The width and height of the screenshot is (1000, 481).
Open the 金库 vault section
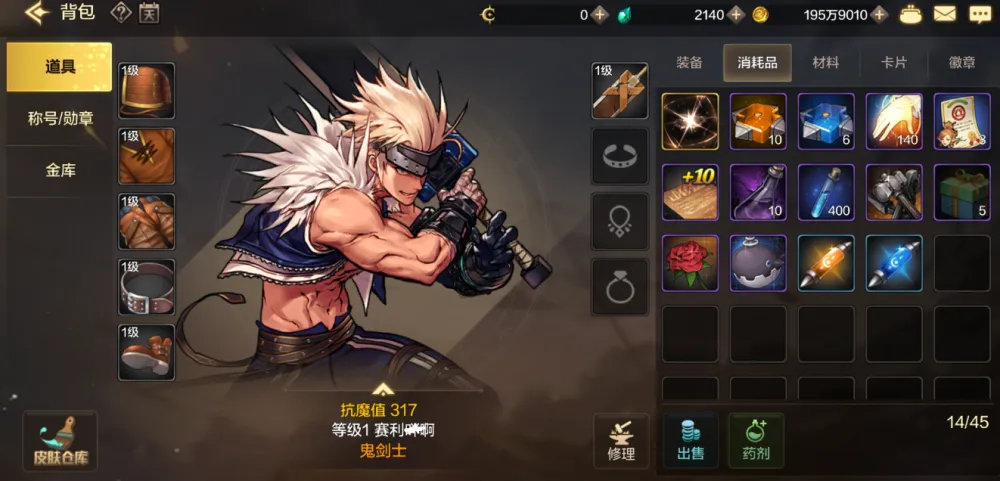[x=59, y=170]
